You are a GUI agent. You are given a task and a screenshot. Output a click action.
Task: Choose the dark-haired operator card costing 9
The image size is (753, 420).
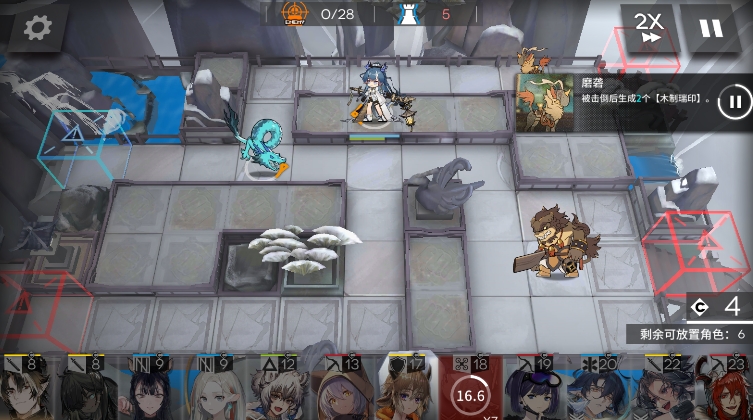155,390
